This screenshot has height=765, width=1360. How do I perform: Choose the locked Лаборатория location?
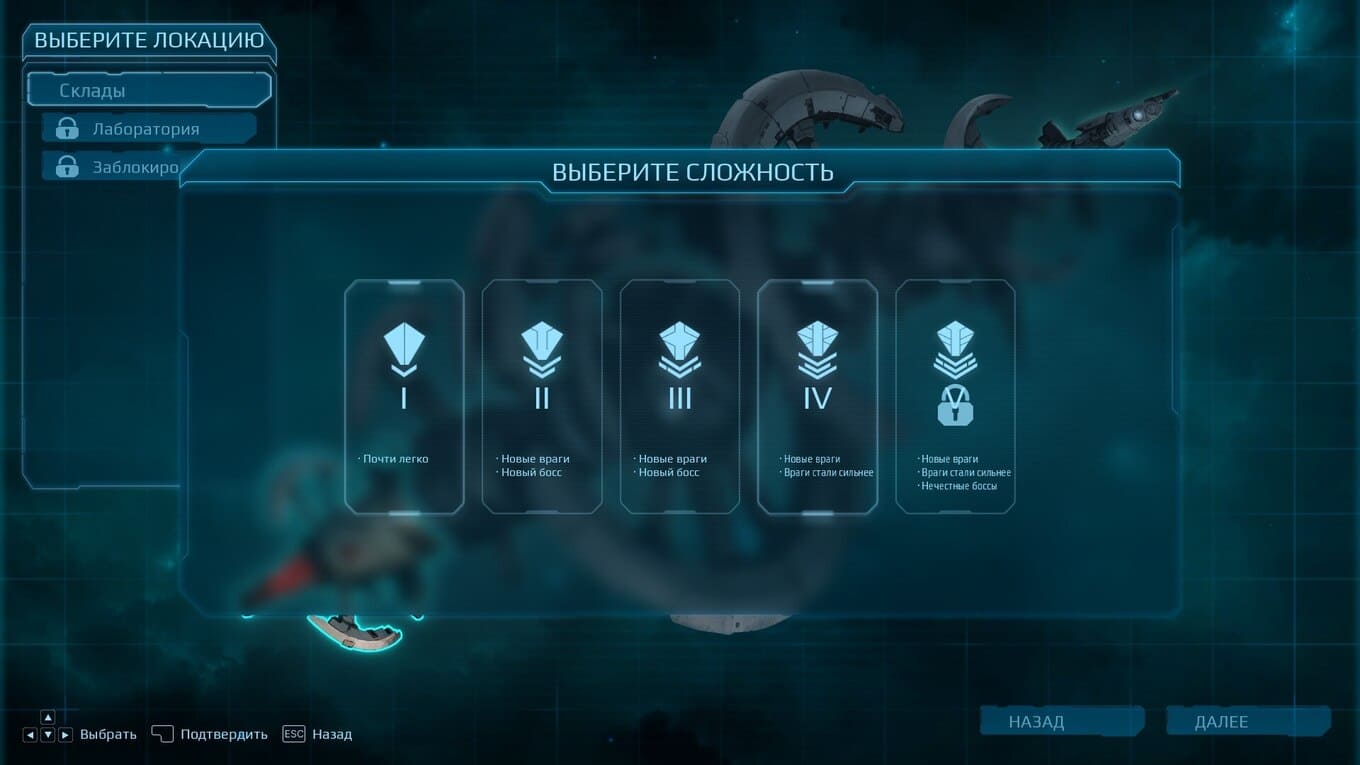point(150,129)
